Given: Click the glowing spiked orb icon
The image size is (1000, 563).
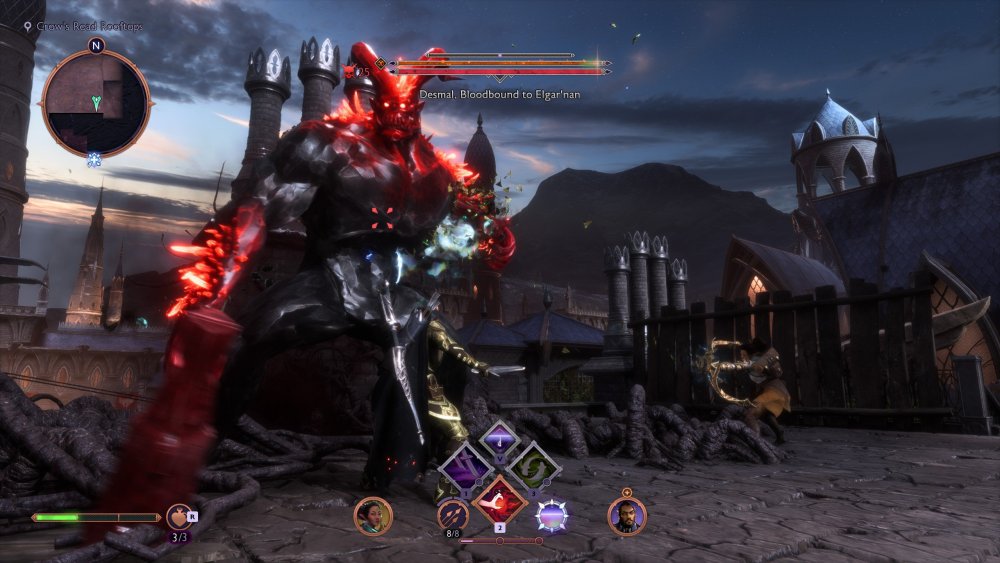Looking at the screenshot, I should coord(551,516).
